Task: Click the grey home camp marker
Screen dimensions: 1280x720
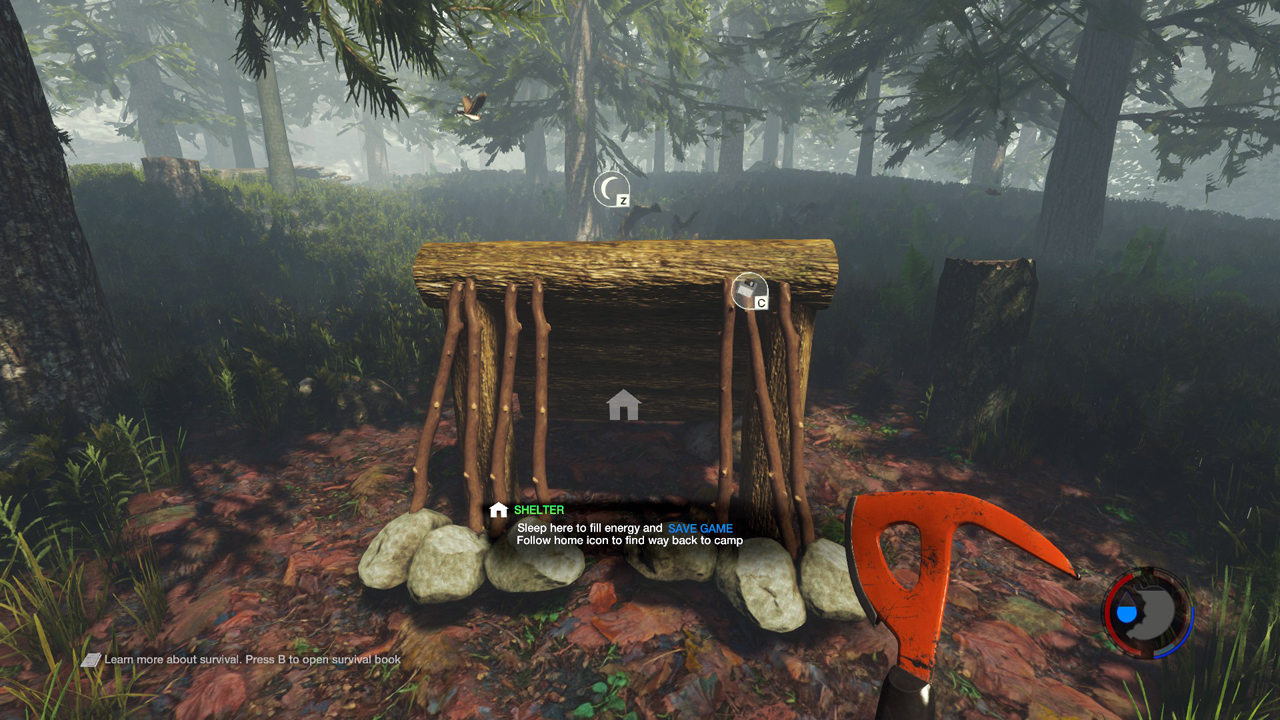Action: coord(623,405)
